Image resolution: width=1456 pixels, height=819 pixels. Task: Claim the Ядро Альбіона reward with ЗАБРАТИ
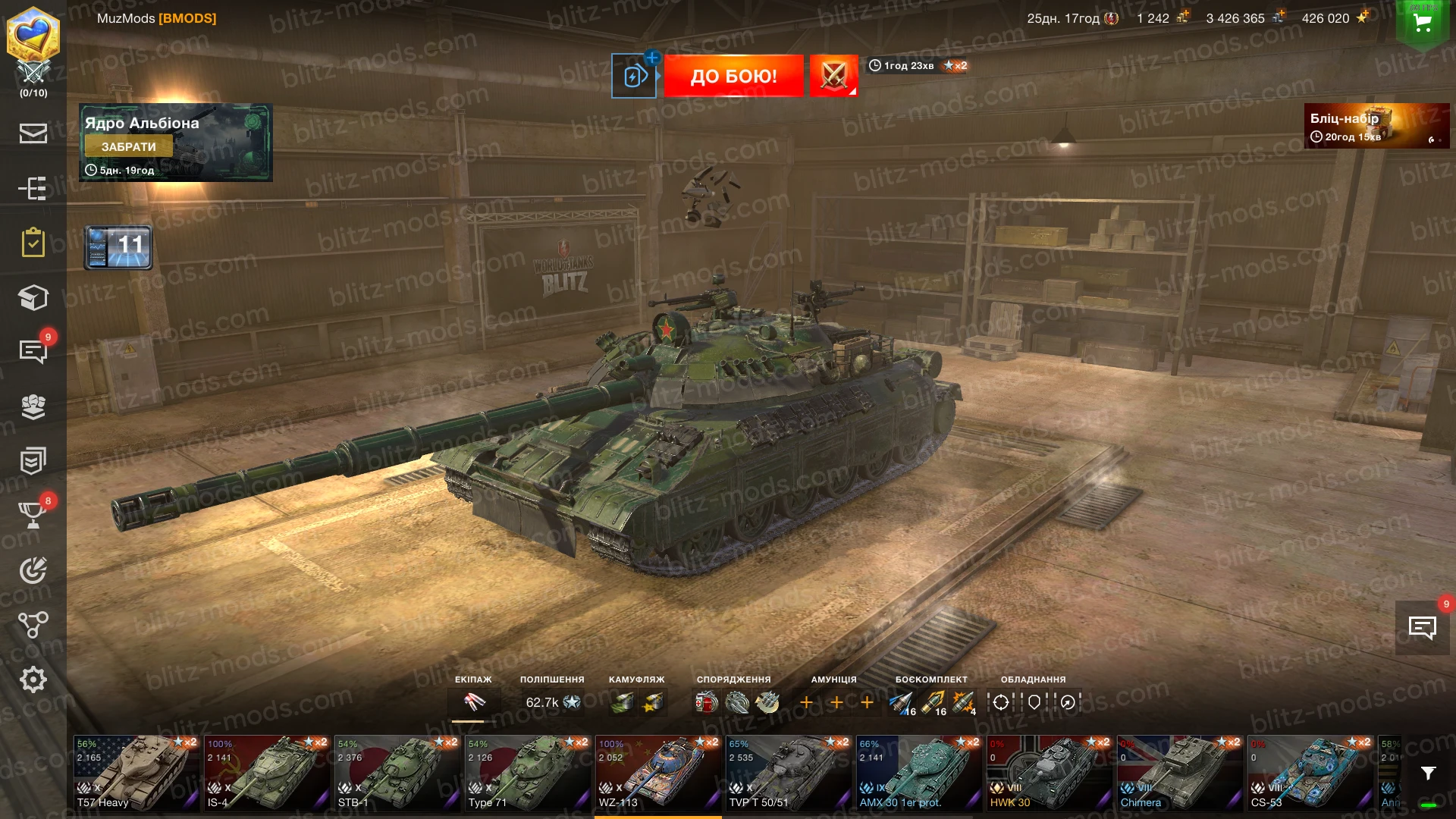(129, 146)
